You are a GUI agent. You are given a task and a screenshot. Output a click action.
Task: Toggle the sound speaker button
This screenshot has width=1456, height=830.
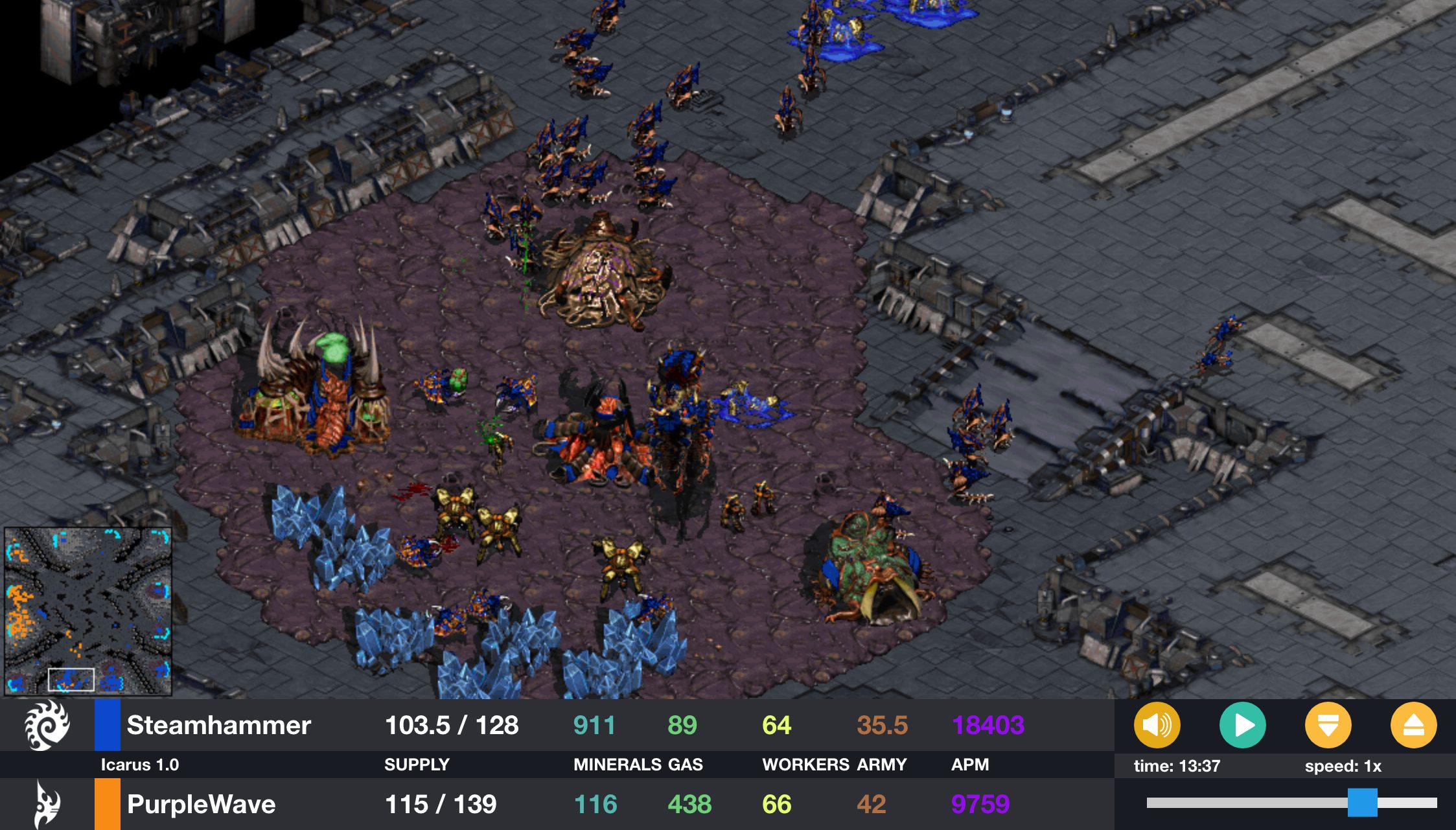pyautogui.click(x=1157, y=725)
